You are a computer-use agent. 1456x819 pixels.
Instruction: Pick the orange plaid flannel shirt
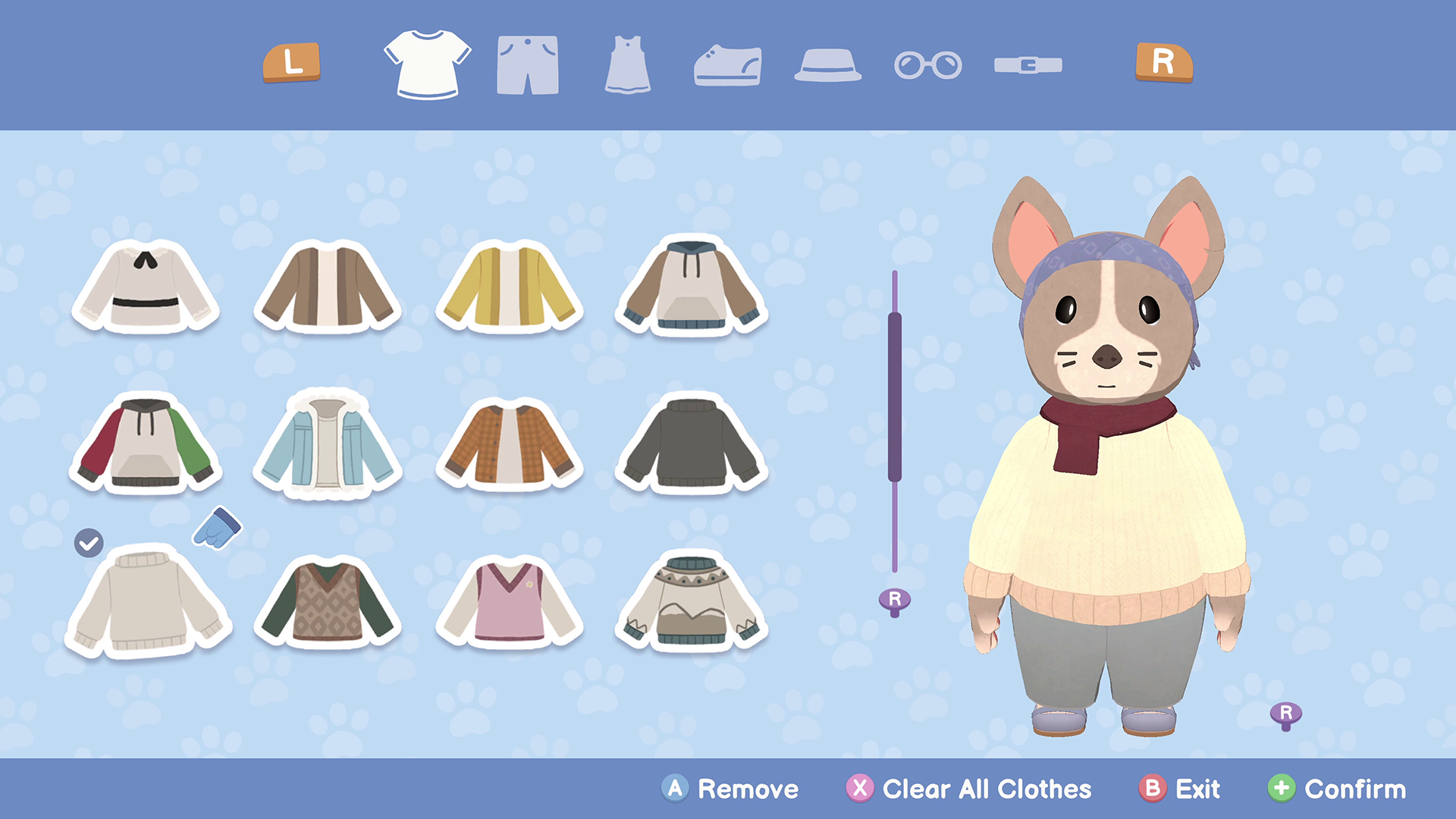coord(510,444)
